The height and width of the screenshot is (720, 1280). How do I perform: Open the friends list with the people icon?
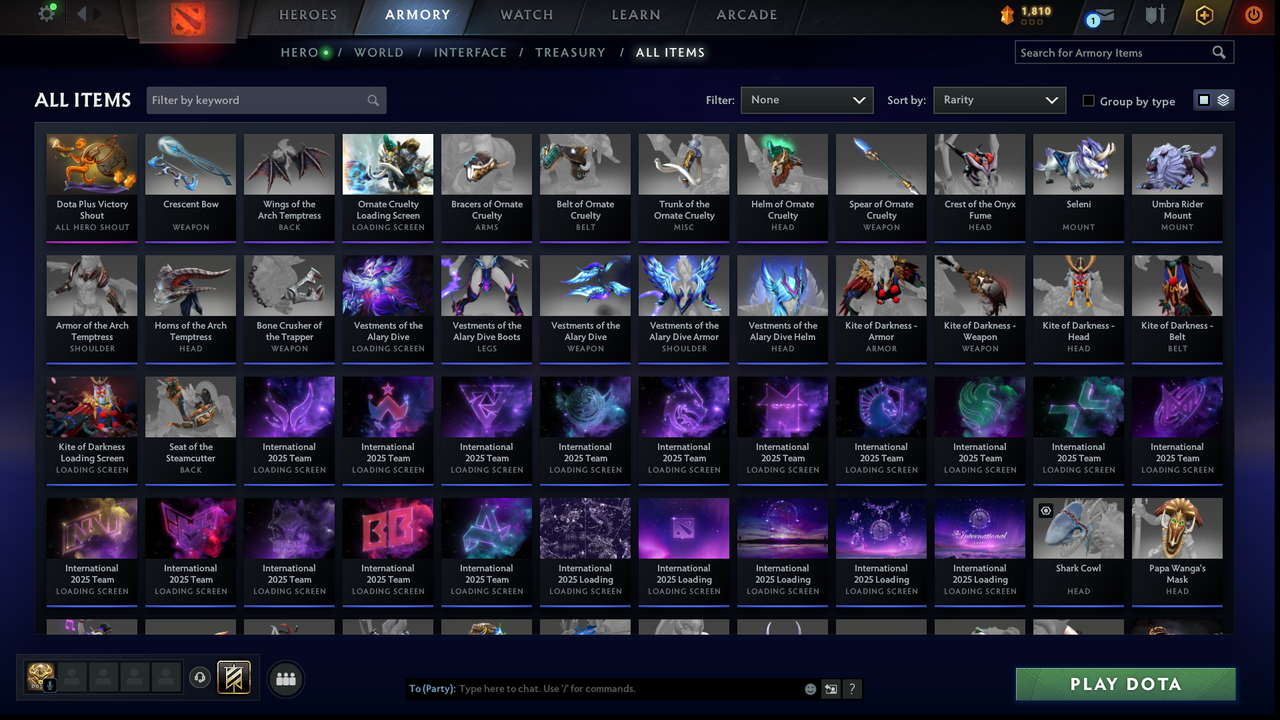[287, 679]
